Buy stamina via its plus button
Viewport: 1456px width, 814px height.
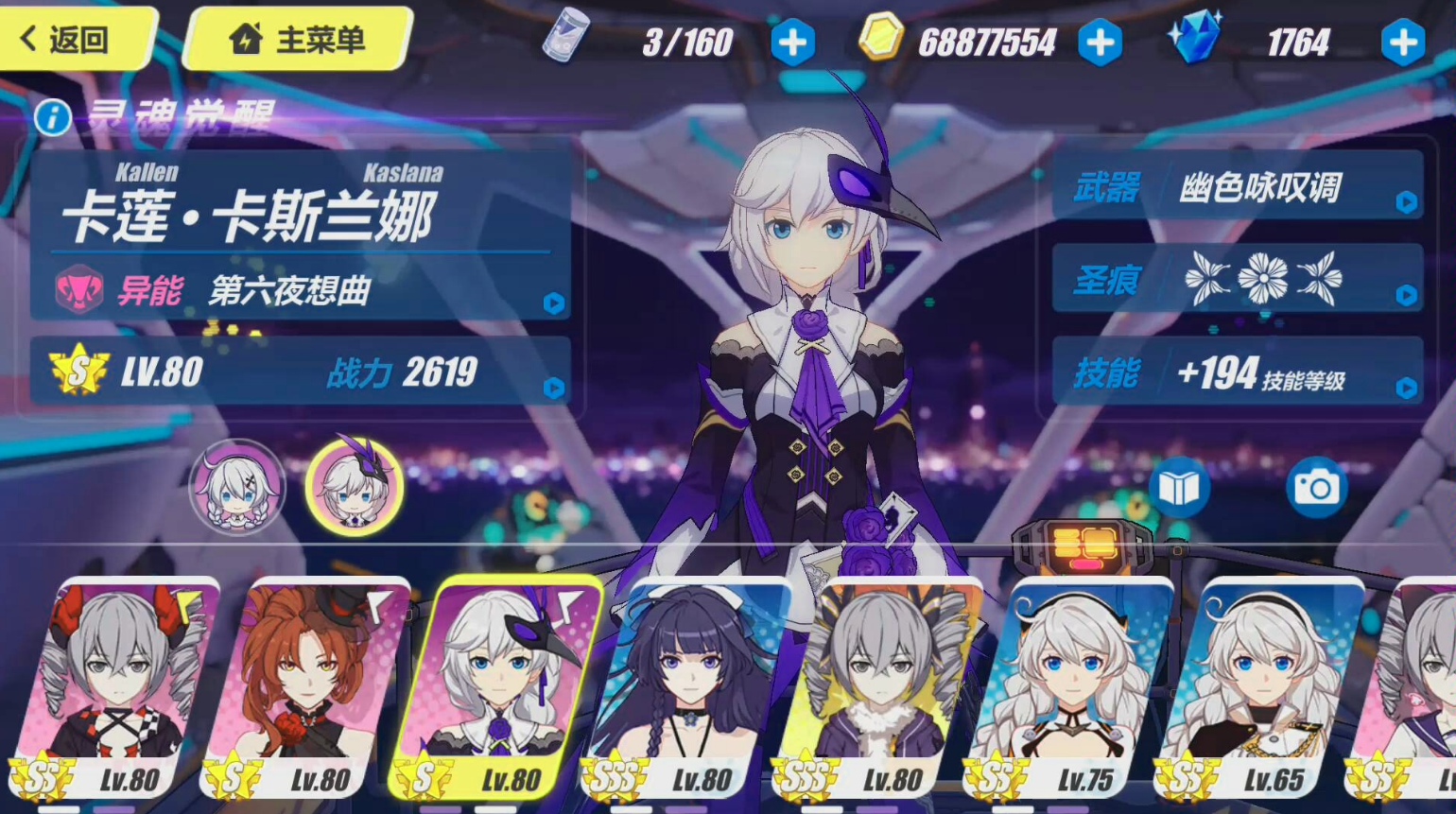[x=792, y=42]
